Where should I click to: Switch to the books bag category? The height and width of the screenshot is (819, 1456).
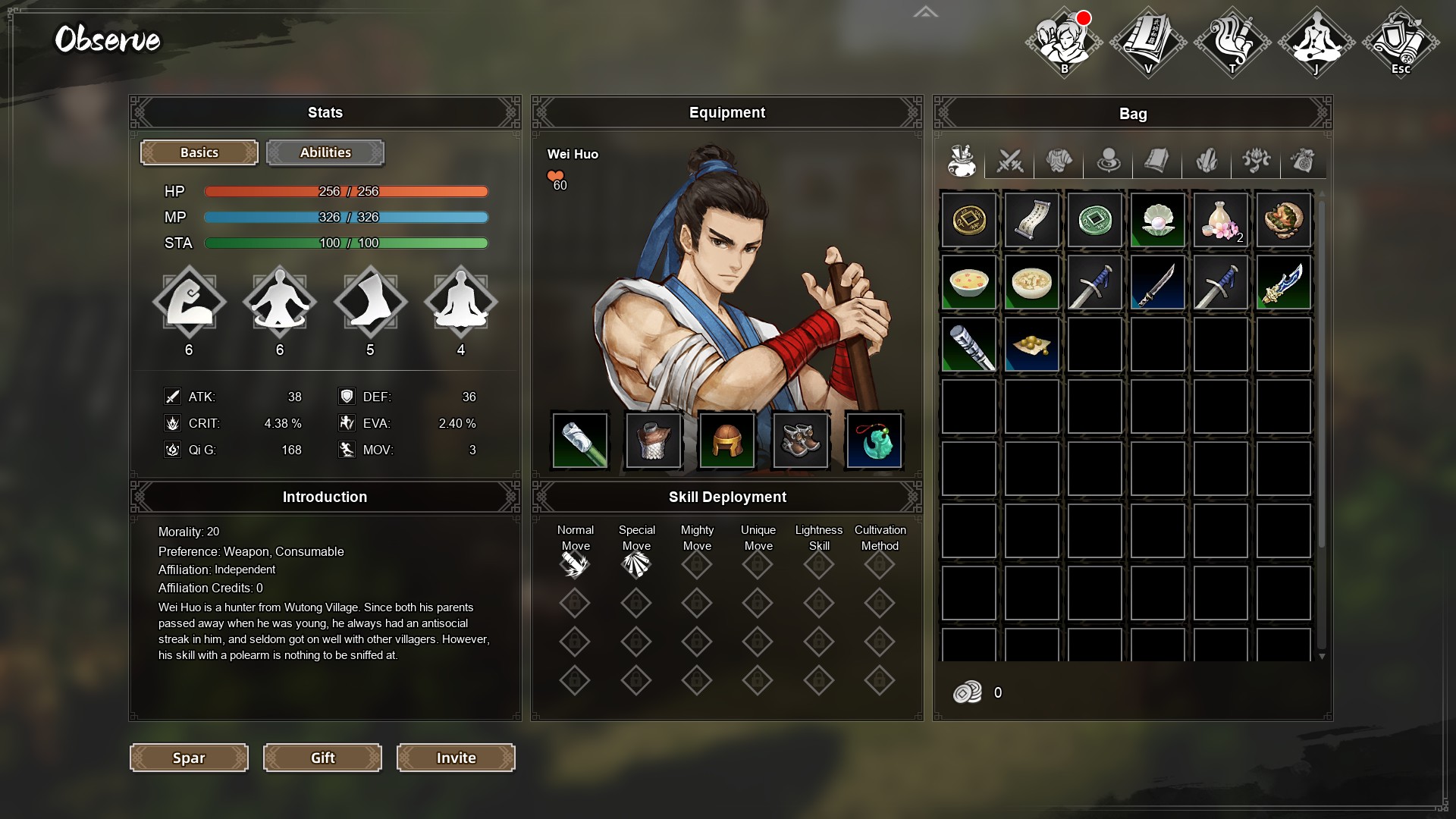(x=1157, y=161)
